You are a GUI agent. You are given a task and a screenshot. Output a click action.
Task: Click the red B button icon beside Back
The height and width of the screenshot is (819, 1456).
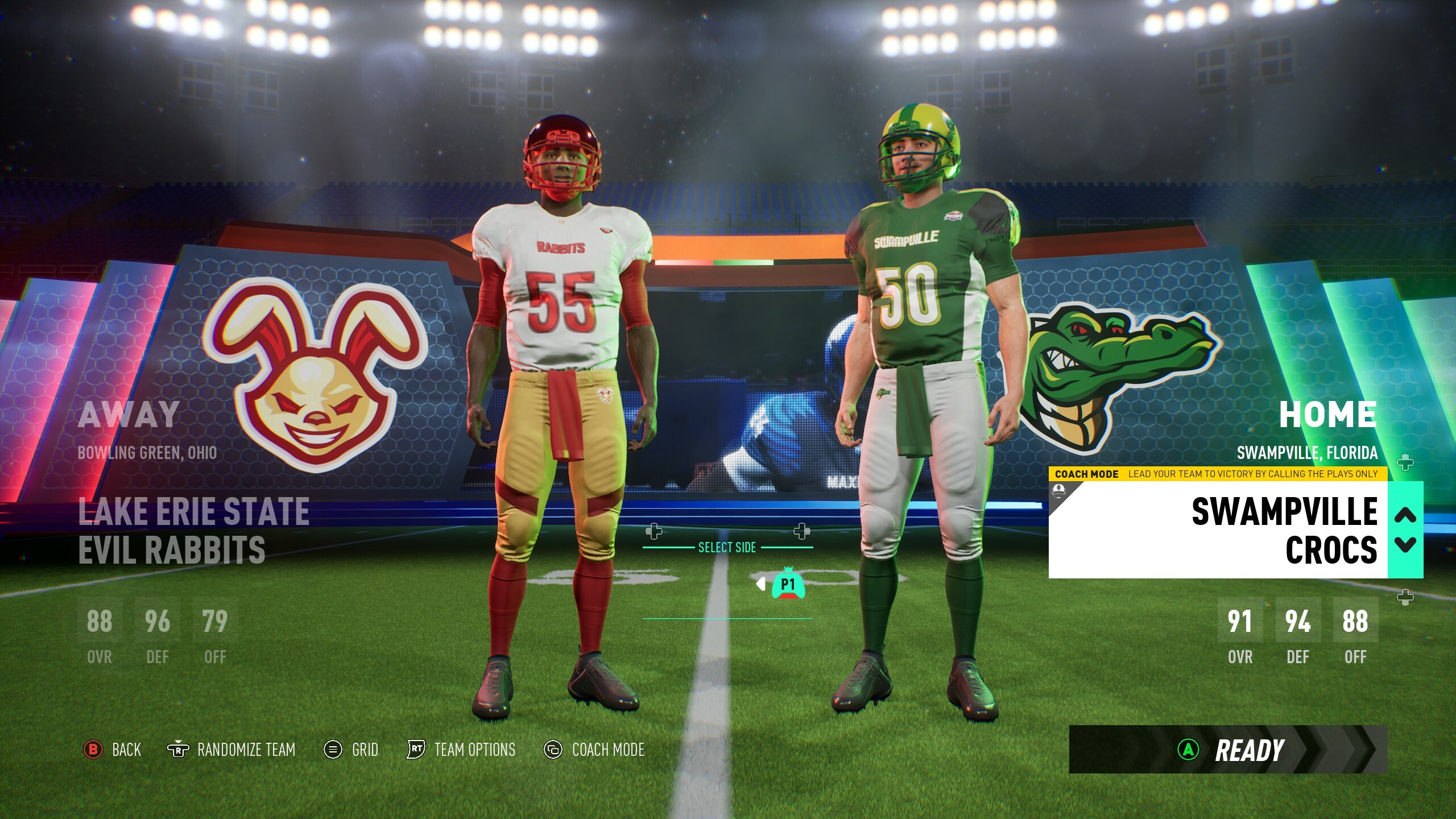(93, 750)
